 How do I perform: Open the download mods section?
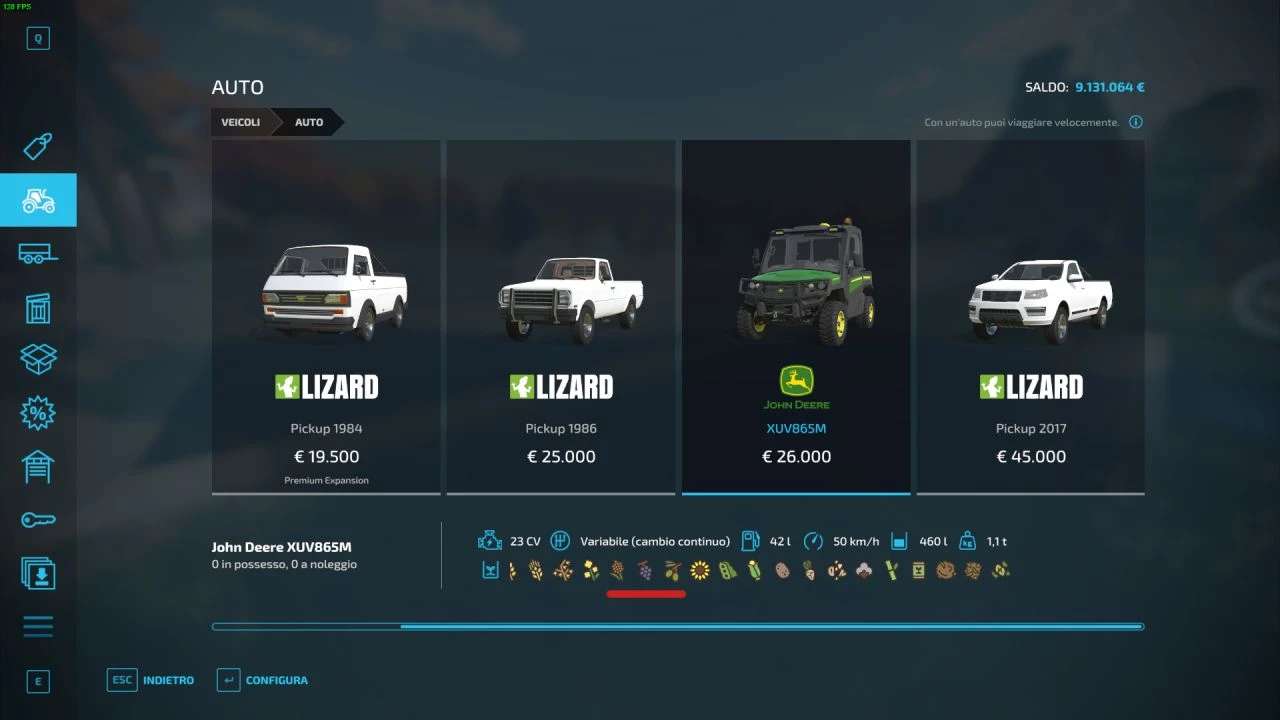coord(38,574)
